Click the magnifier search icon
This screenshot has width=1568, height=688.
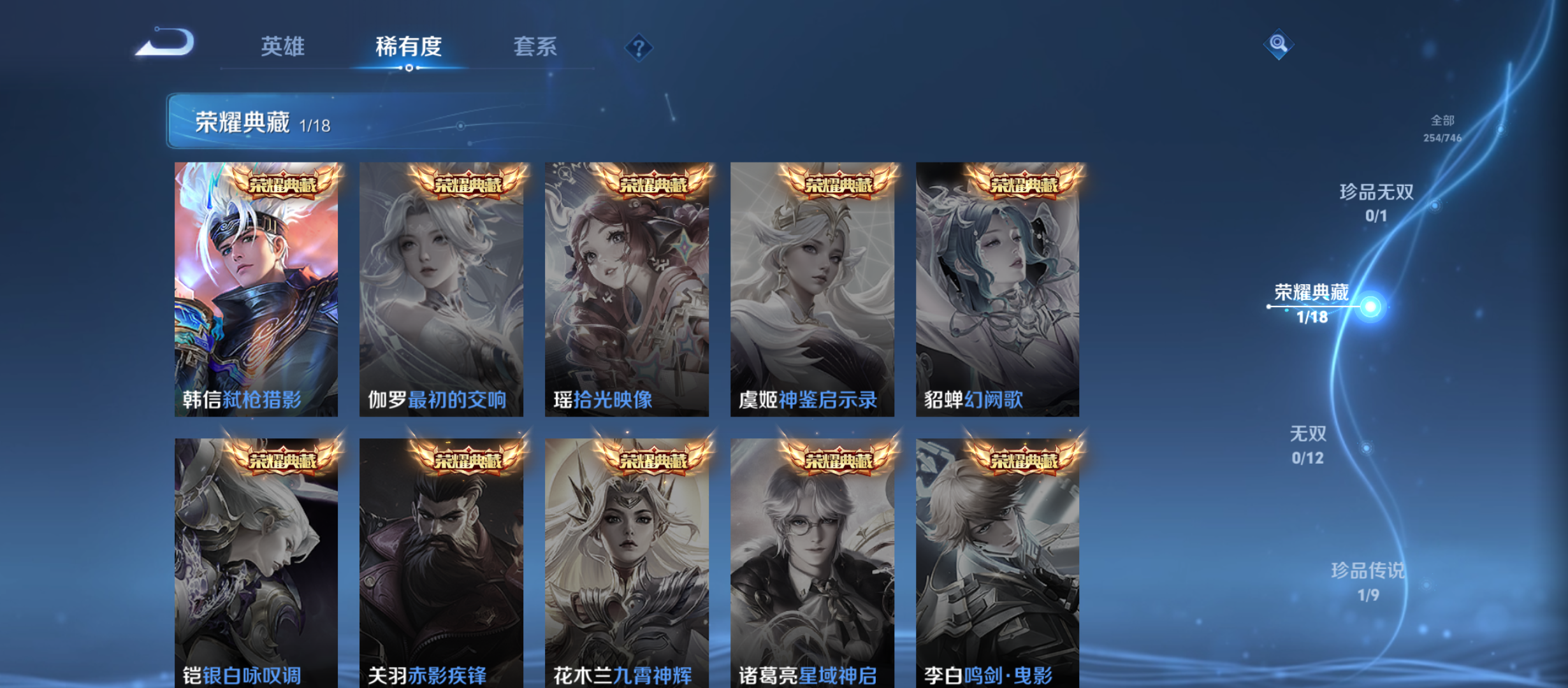[x=1278, y=45]
